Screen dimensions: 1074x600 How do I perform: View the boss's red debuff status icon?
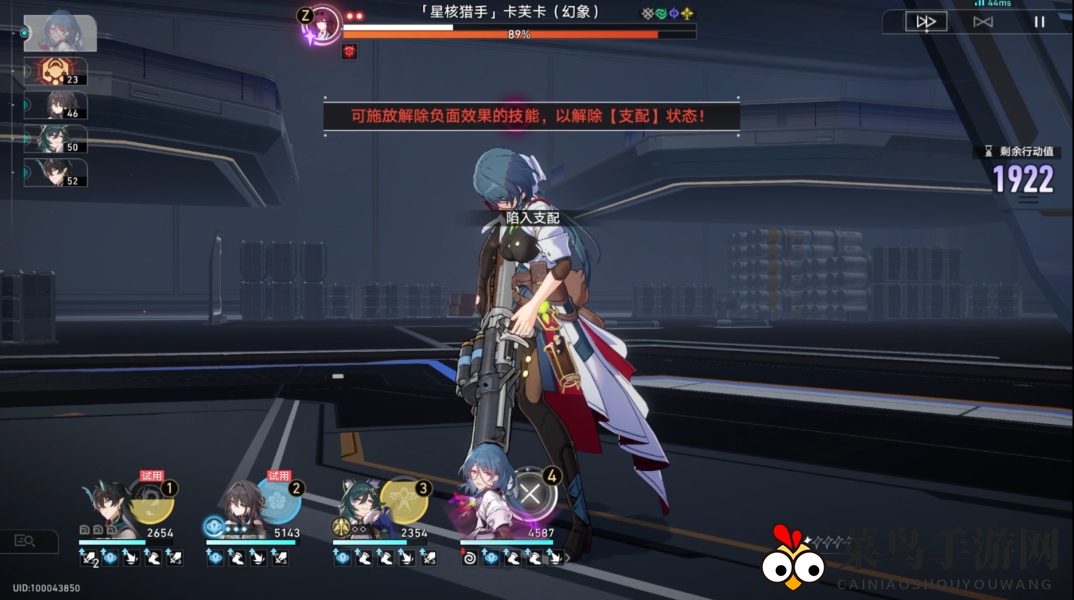(x=349, y=52)
